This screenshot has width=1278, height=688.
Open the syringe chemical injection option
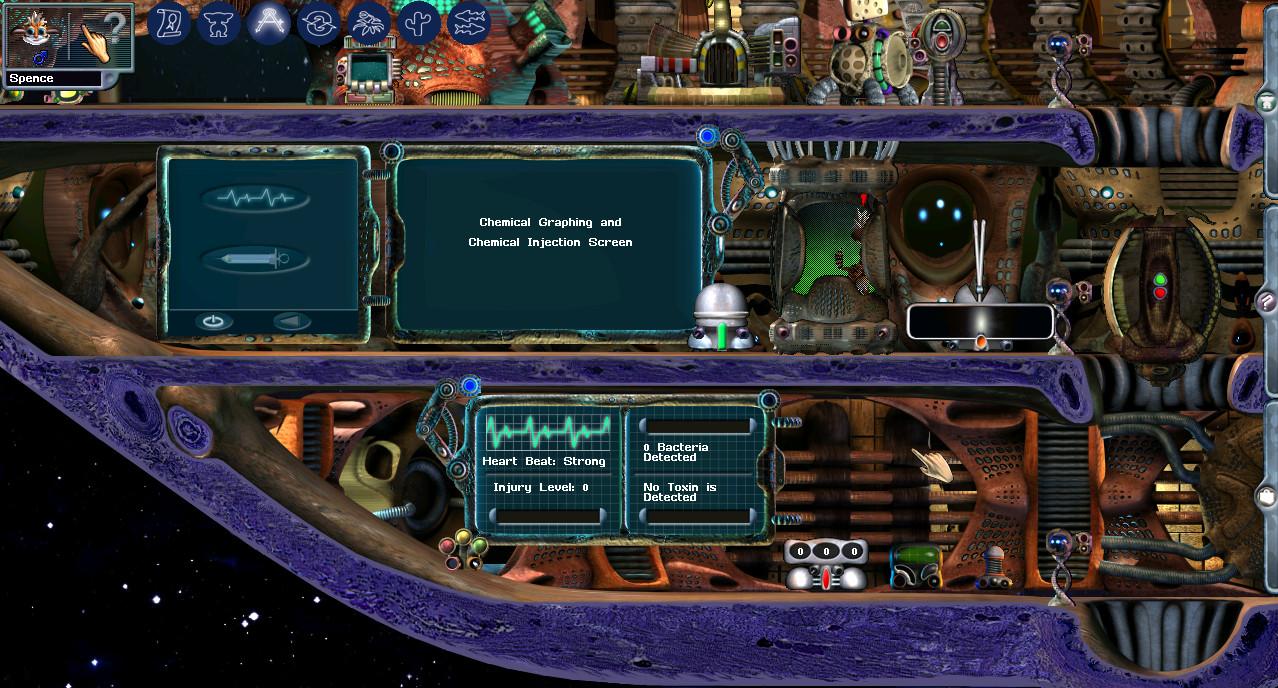[256, 259]
